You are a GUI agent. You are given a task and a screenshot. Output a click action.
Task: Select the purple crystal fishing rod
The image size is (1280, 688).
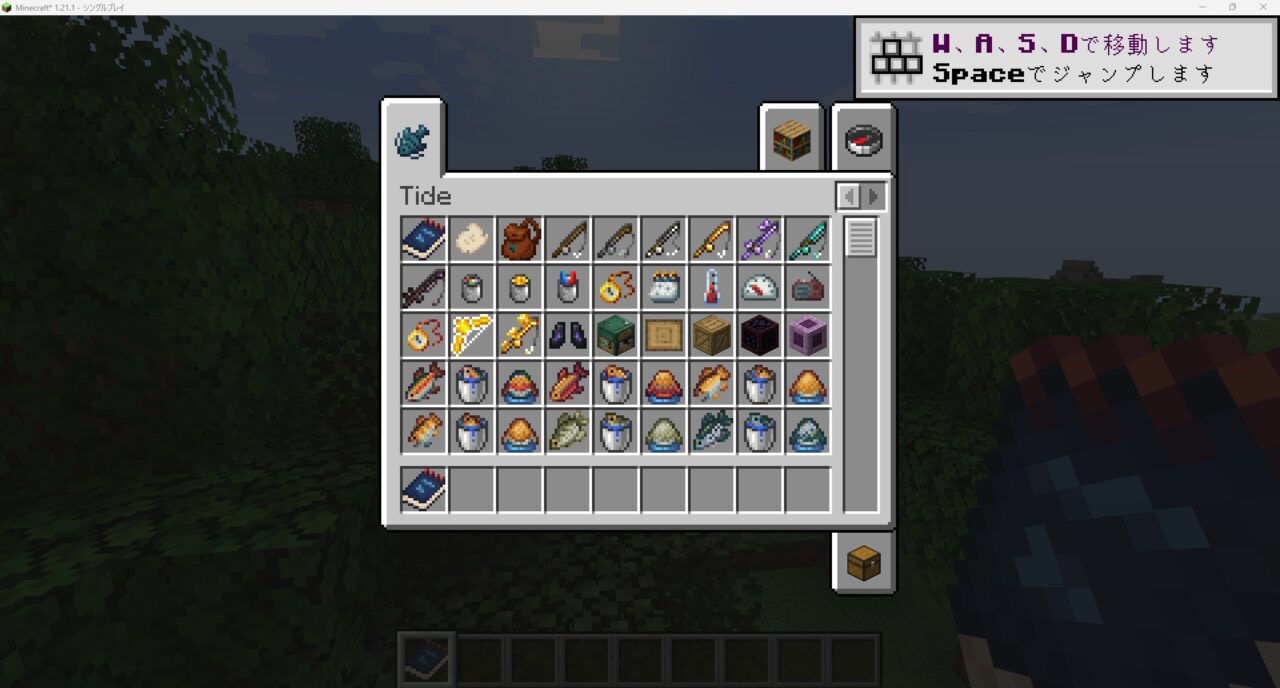[760, 240]
